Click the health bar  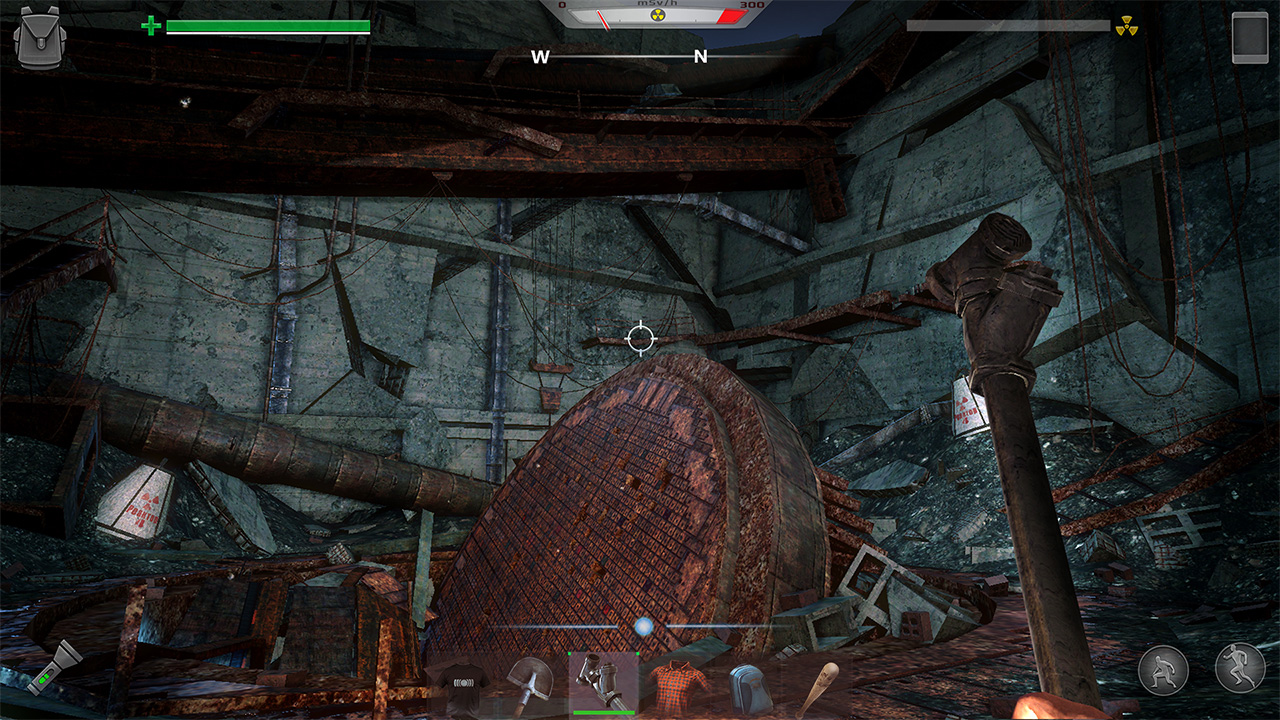click(x=270, y=27)
